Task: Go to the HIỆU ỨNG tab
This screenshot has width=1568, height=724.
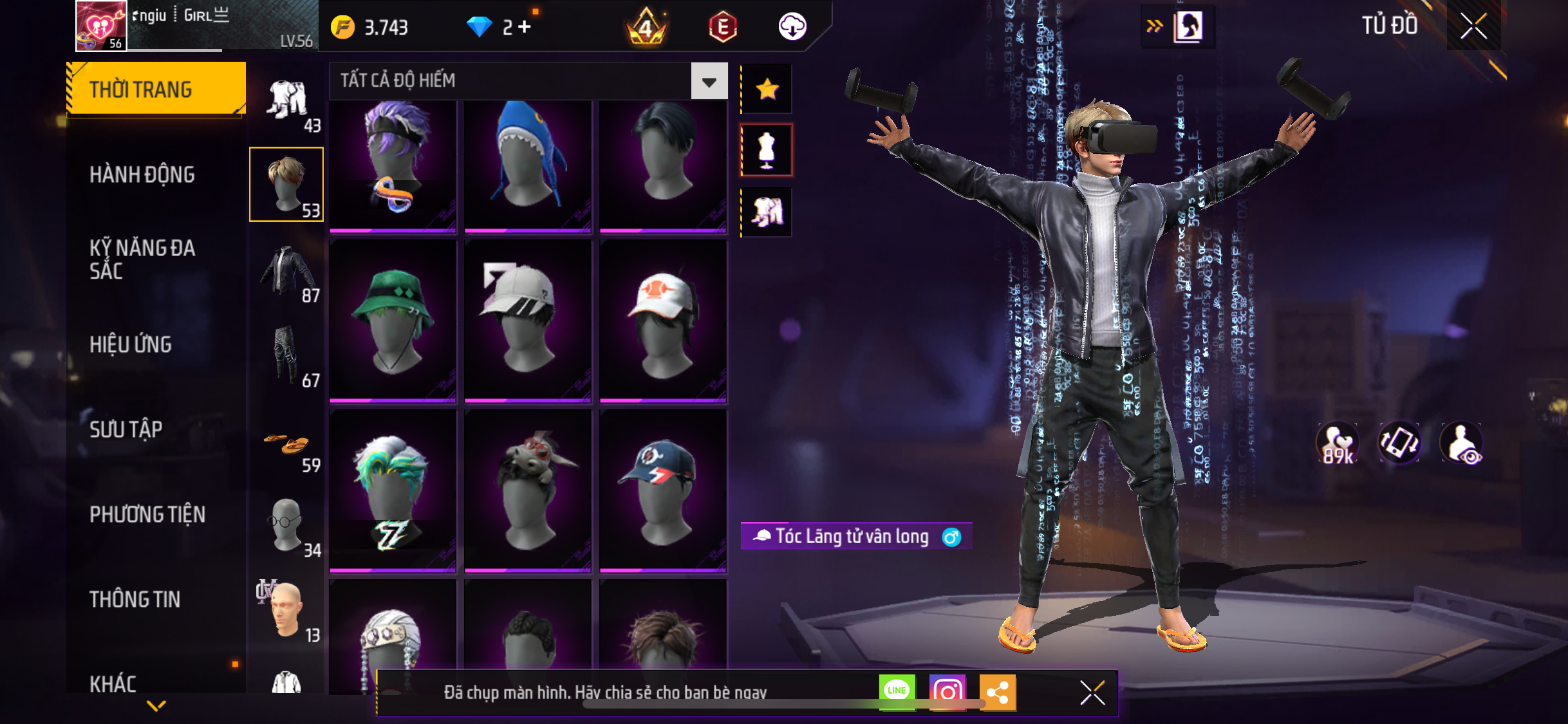Action: pos(131,344)
